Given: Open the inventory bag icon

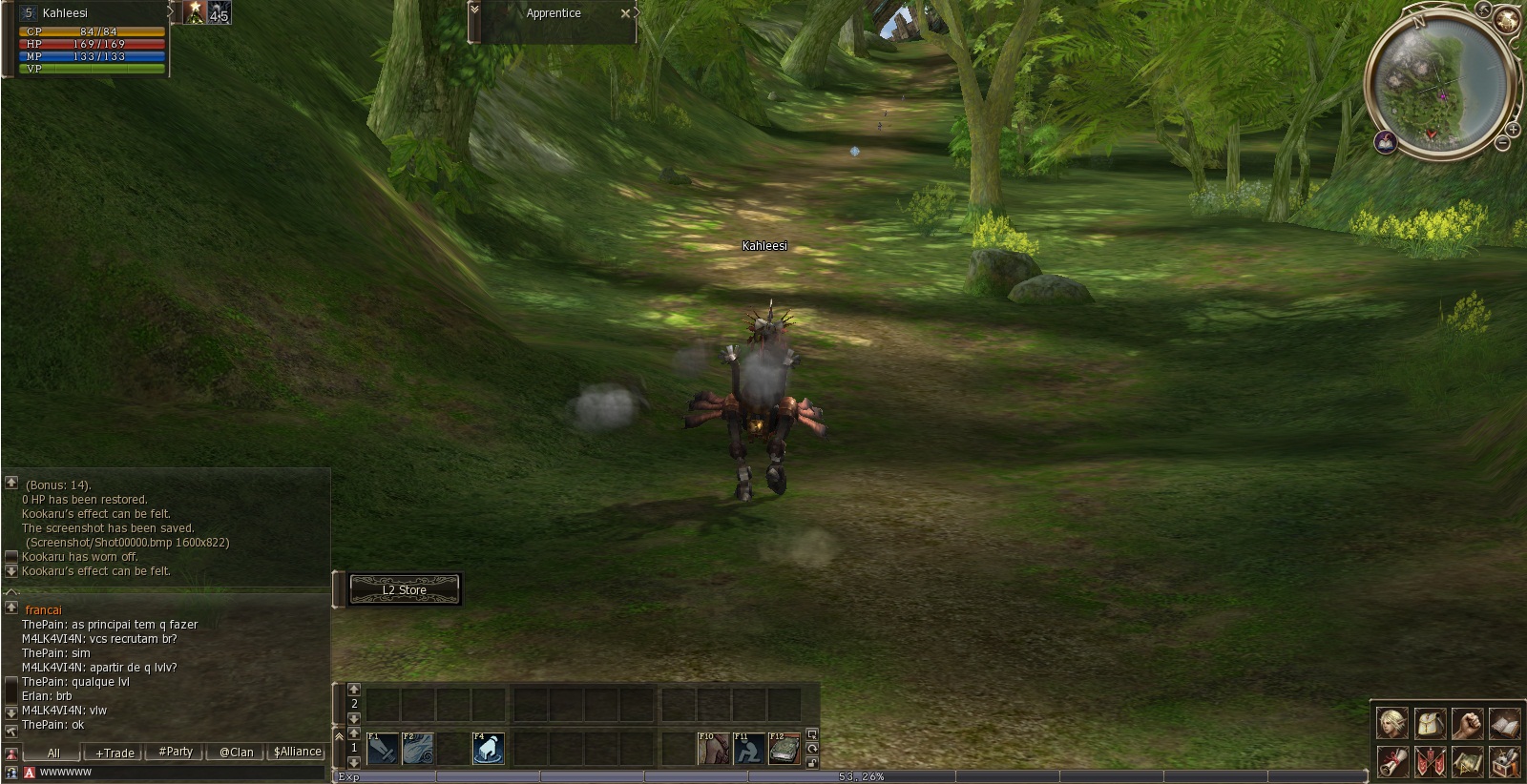Looking at the screenshot, I should (x=1430, y=723).
